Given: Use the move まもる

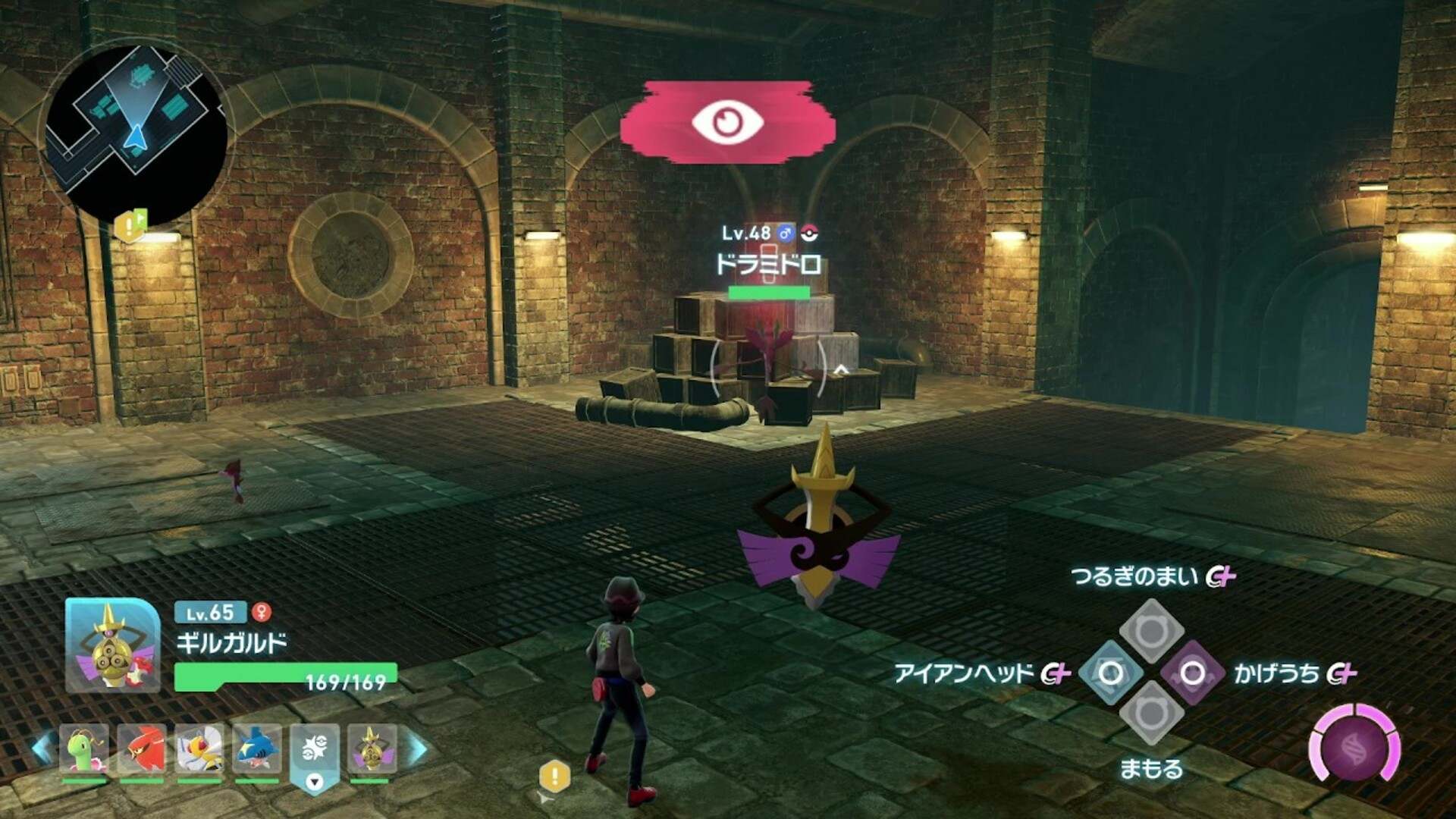Looking at the screenshot, I should 1151,714.
